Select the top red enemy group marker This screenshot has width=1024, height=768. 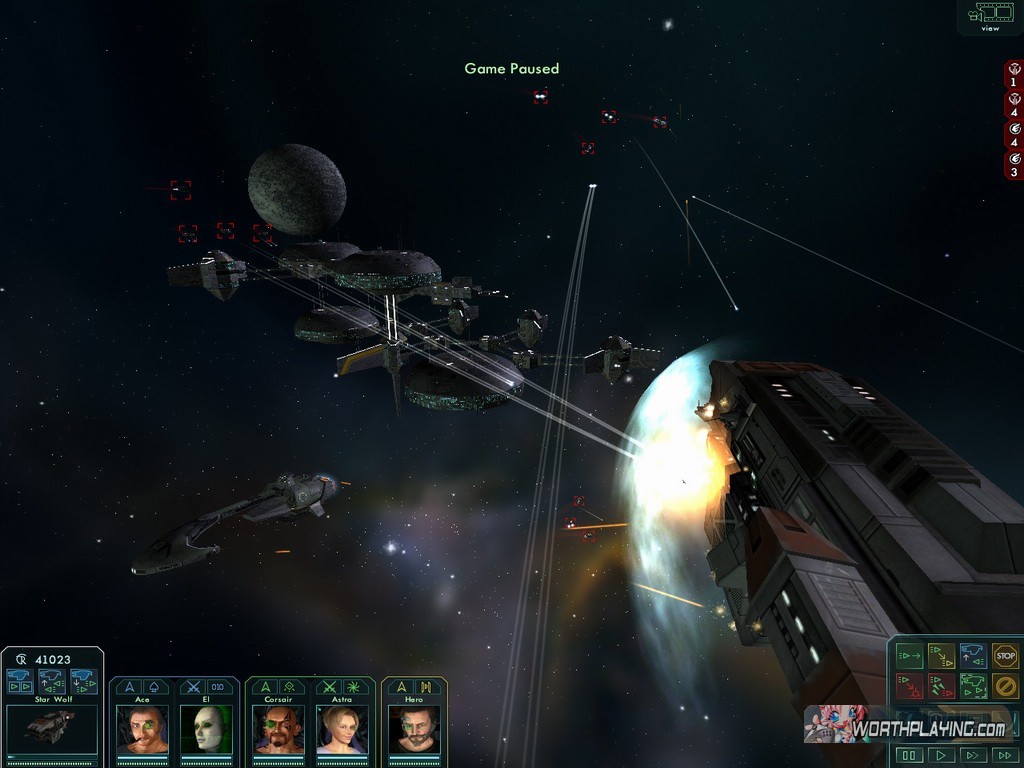click(1014, 75)
